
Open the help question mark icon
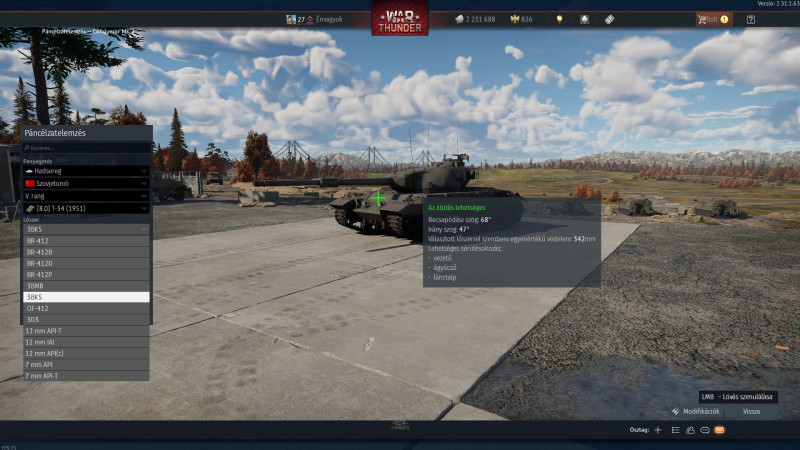pos(751,19)
